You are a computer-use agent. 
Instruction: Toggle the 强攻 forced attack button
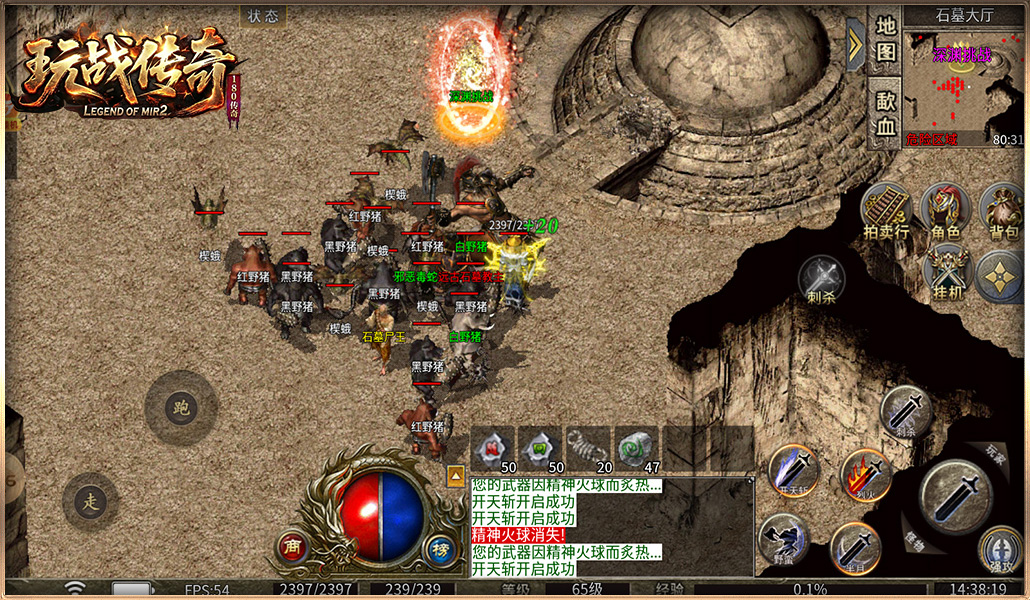pos(999,551)
